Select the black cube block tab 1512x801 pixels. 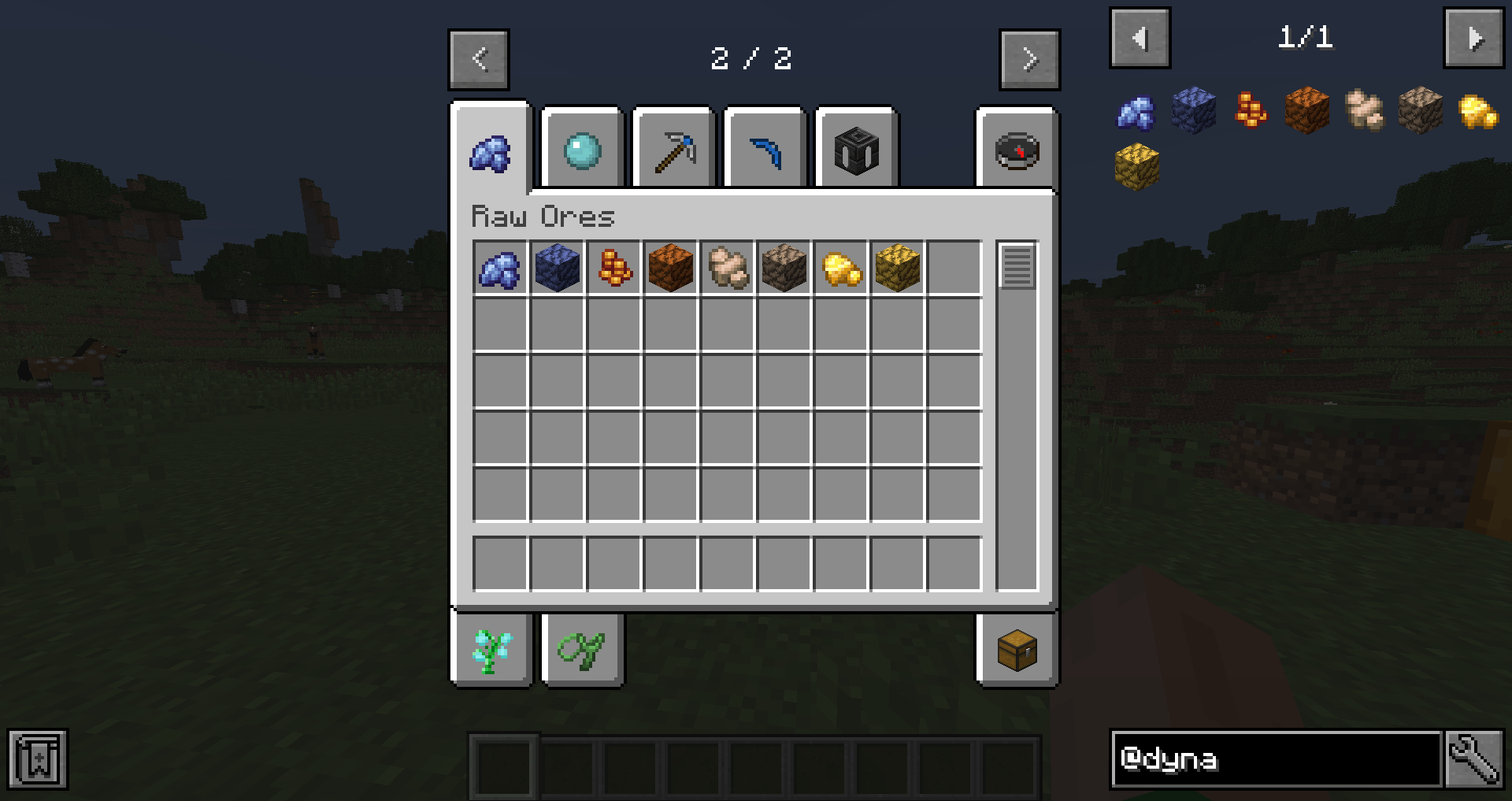pyautogui.click(x=856, y=150)
